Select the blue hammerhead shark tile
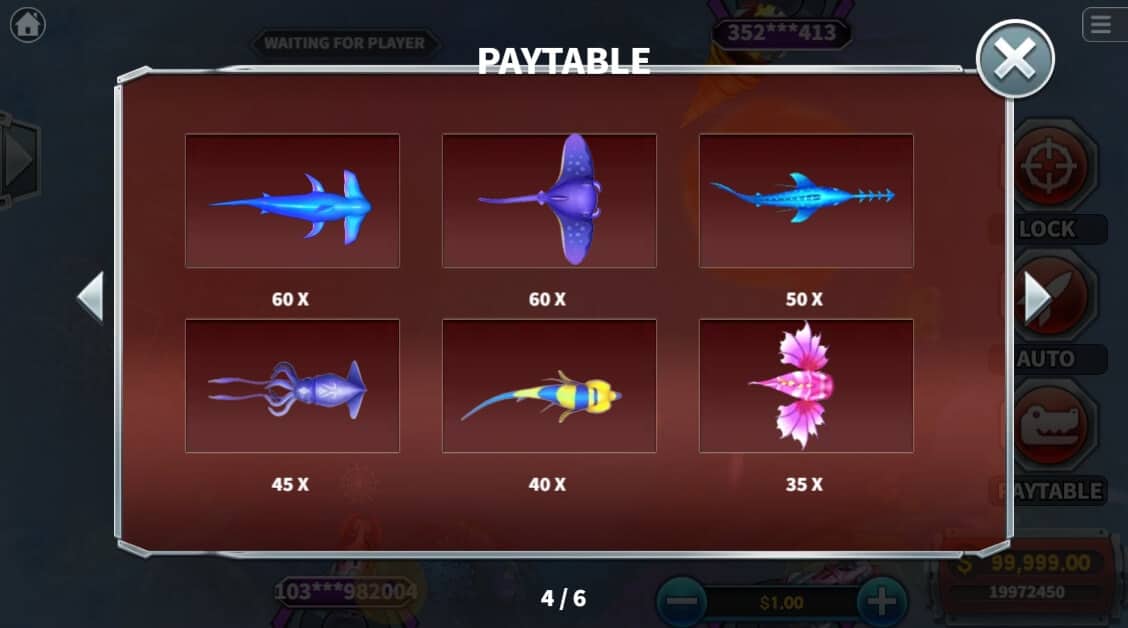 click(x=292, y=201)
